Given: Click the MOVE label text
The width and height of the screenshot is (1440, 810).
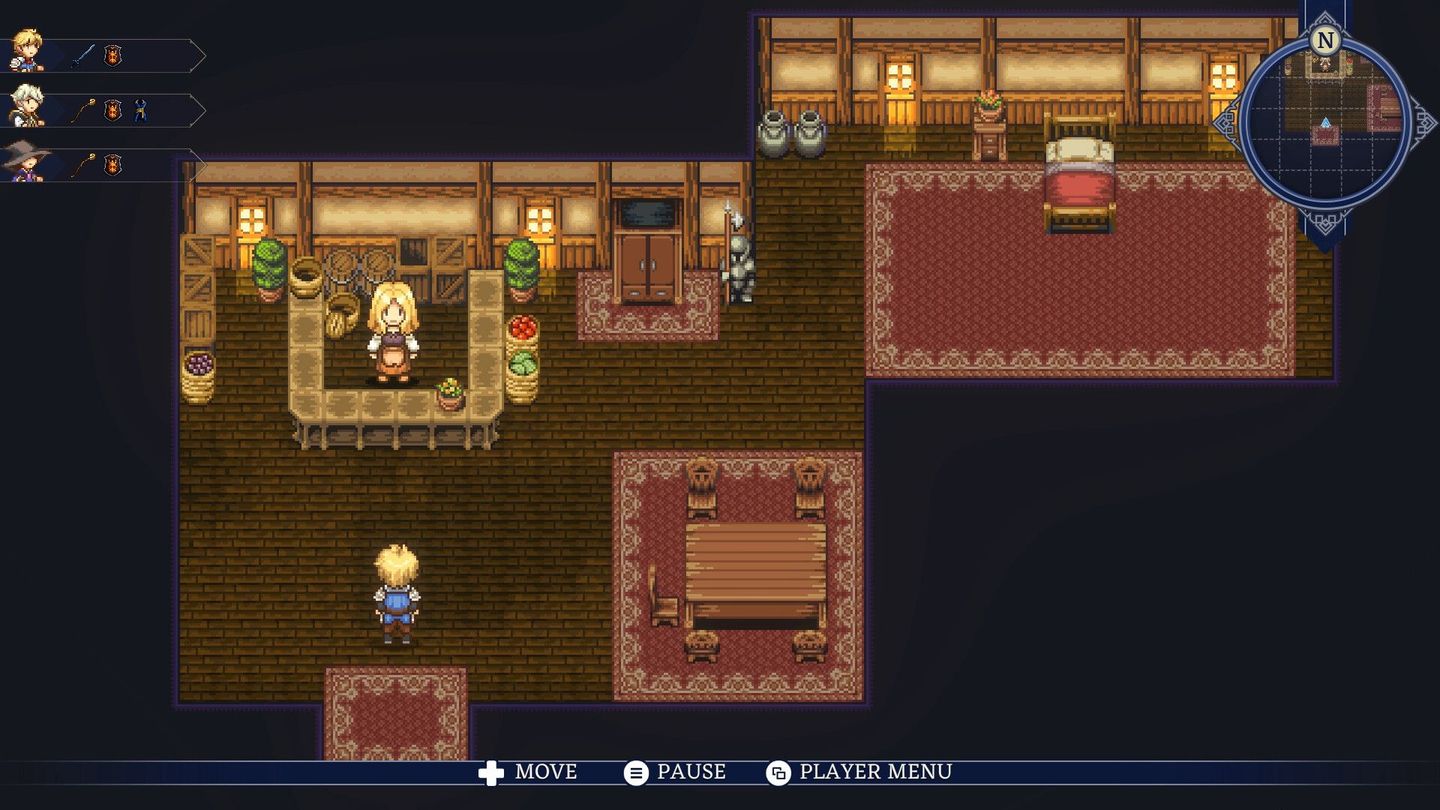Looking at the screenshot, I should [544, 772].
